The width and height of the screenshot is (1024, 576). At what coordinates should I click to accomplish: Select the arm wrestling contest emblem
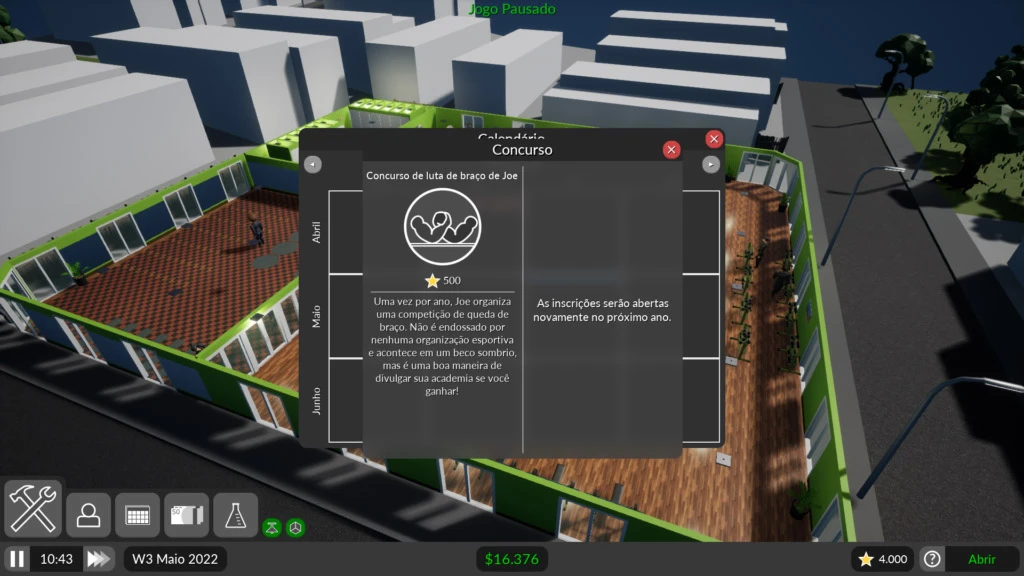point(442,226)
